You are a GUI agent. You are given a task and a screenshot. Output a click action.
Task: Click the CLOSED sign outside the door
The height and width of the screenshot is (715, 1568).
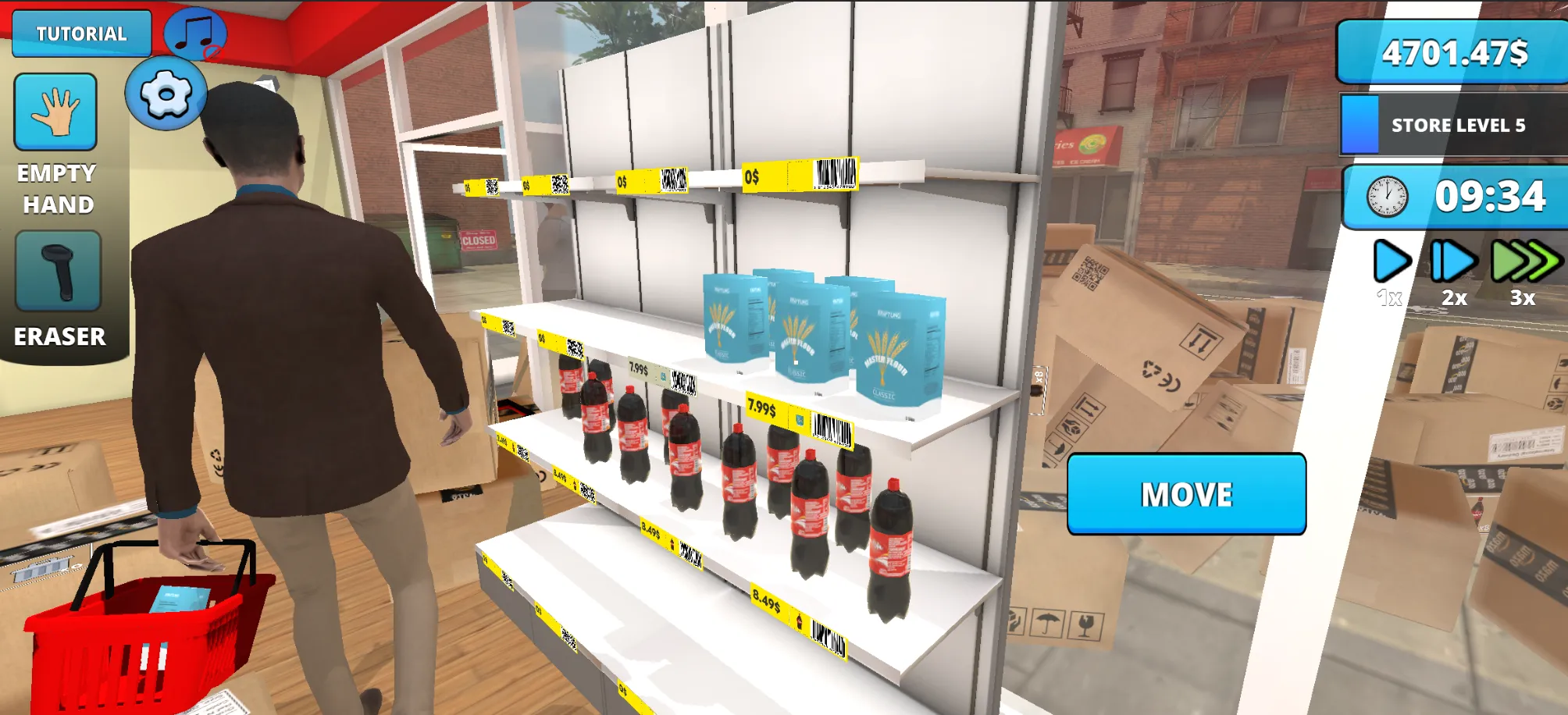[x=480, y=238]
